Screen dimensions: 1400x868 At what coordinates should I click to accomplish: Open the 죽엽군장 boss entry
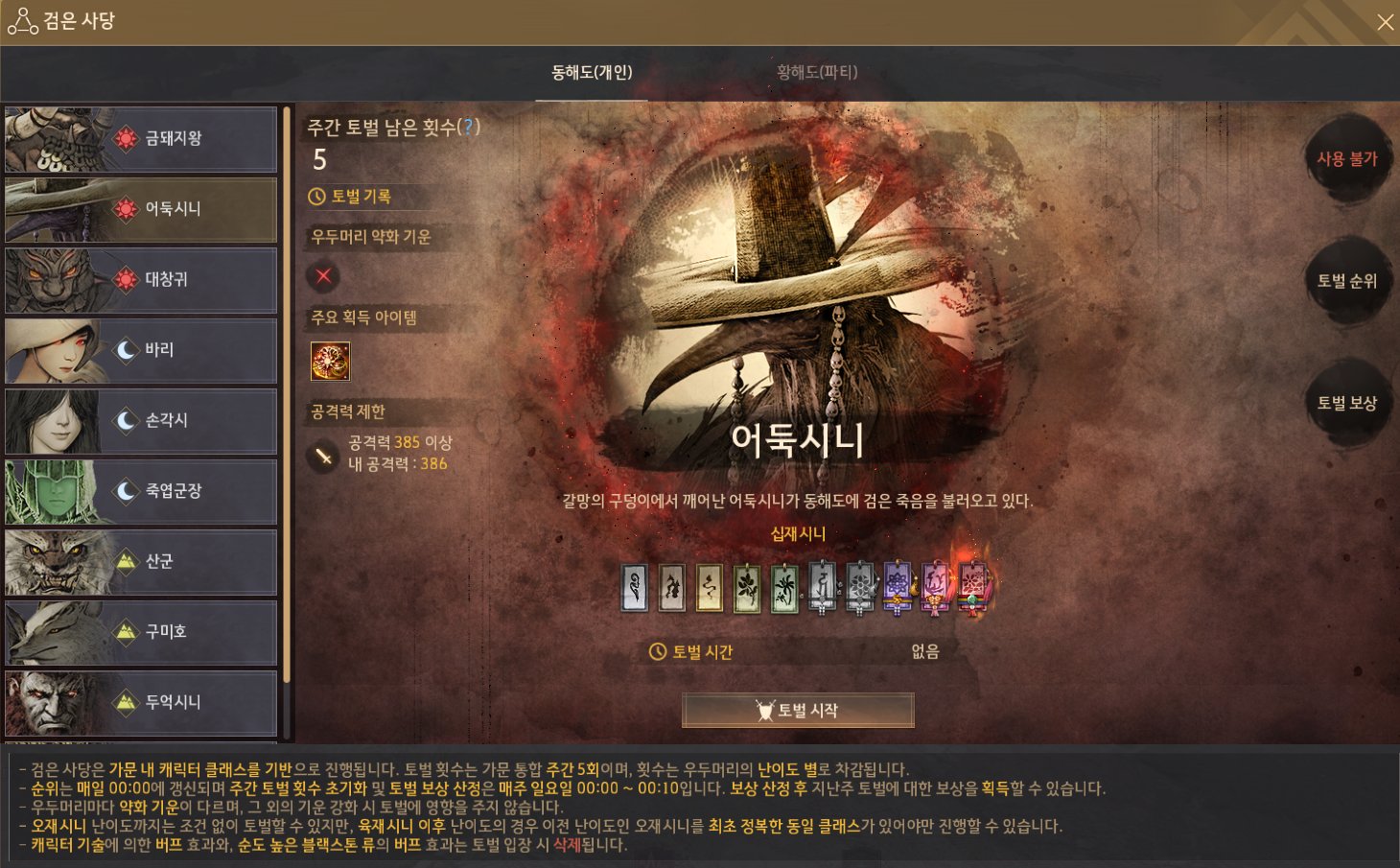click(141, 491)
